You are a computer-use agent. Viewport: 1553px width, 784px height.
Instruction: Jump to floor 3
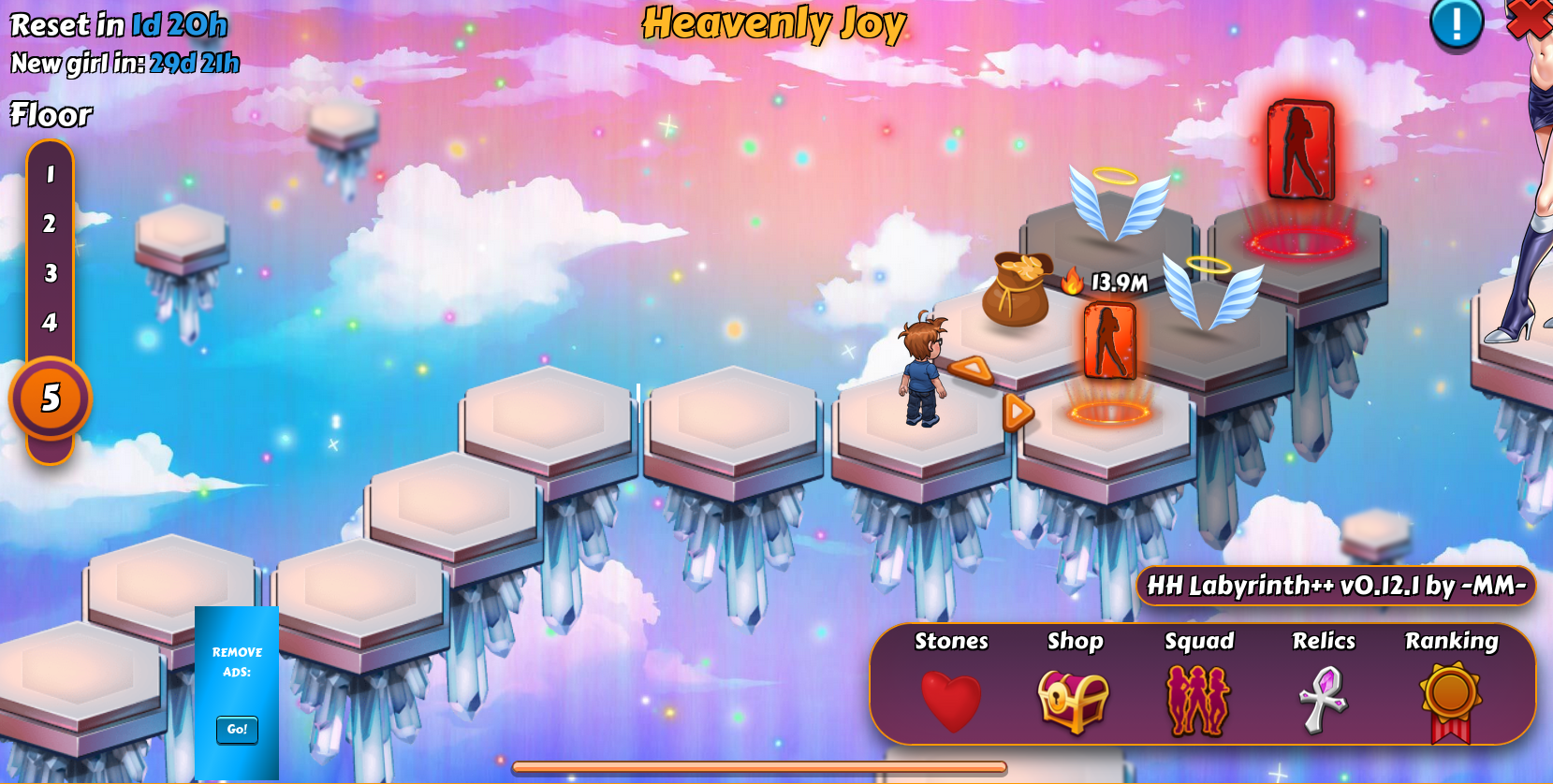pos(51,273)
